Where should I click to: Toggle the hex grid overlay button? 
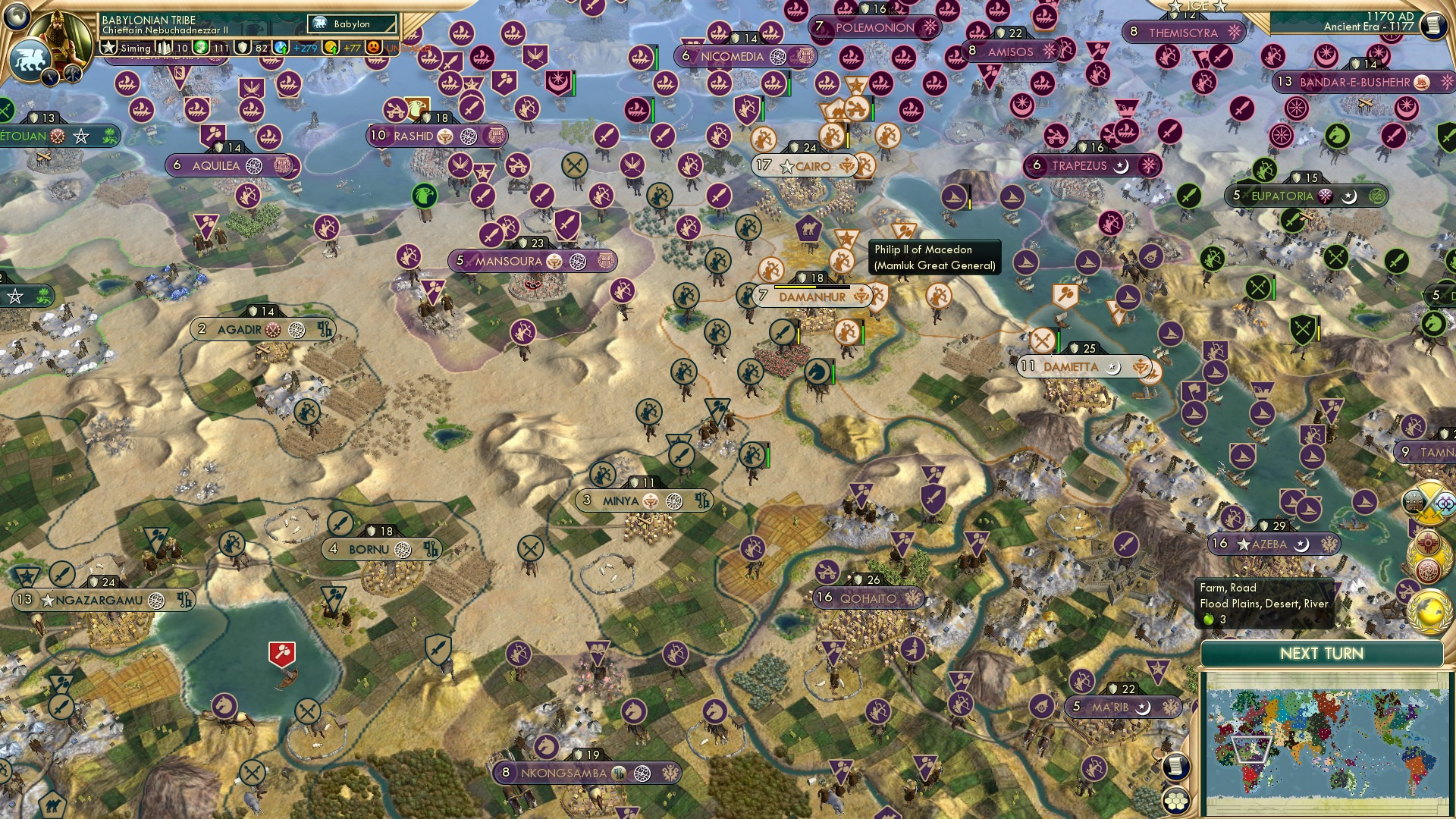pos(1176,802)
